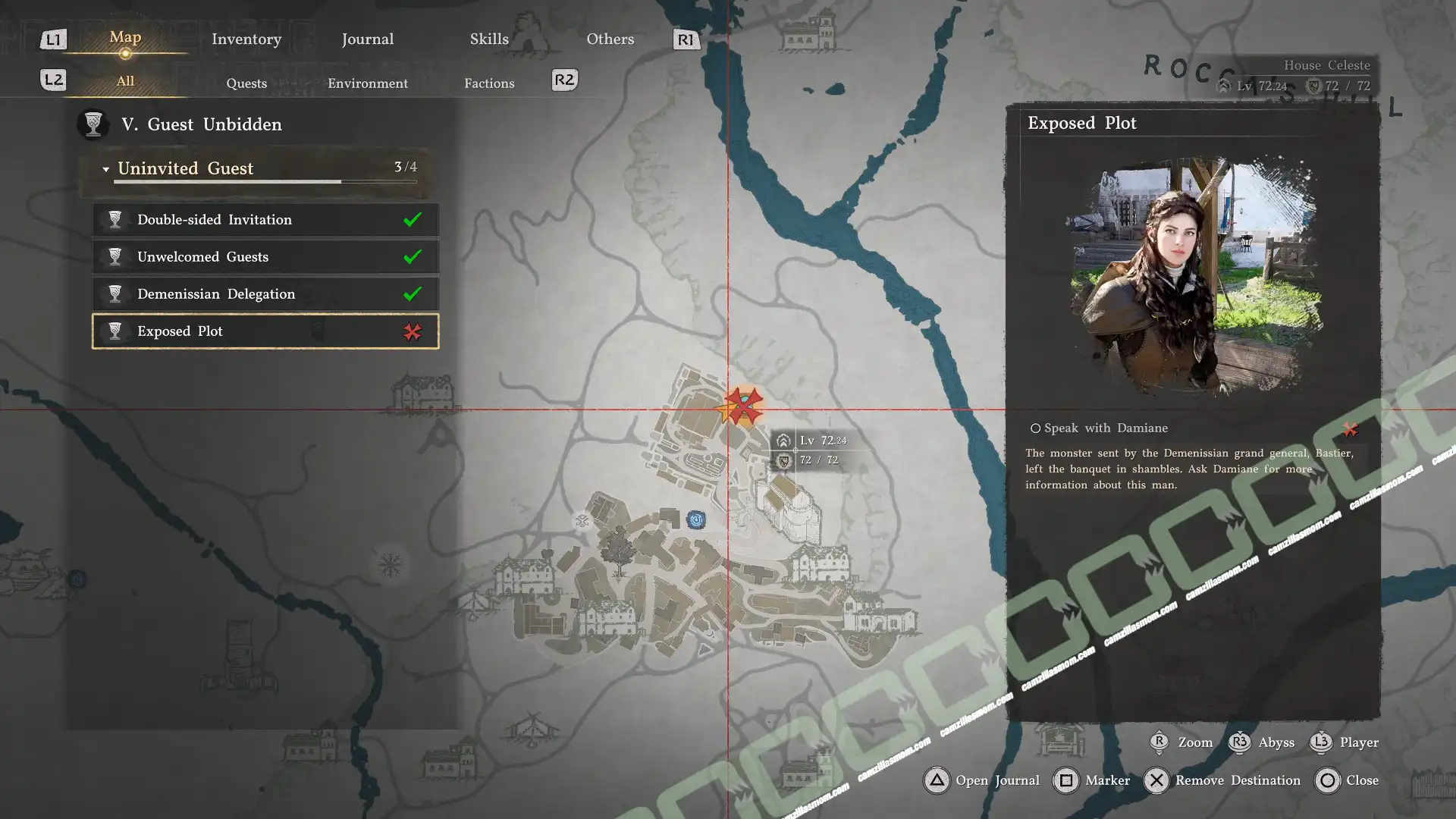Click the level icon next to Lv 72.24
1456x819 pixels.
tap(783, 440)
